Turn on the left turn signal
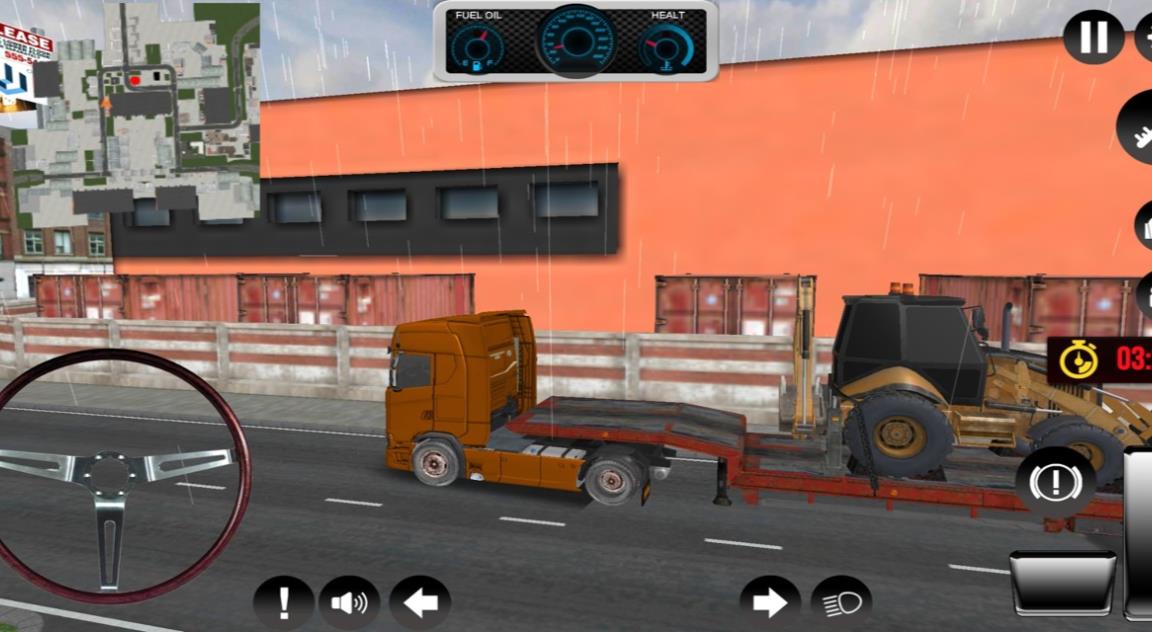1152x632 pixels. click(x=420, y=603)
